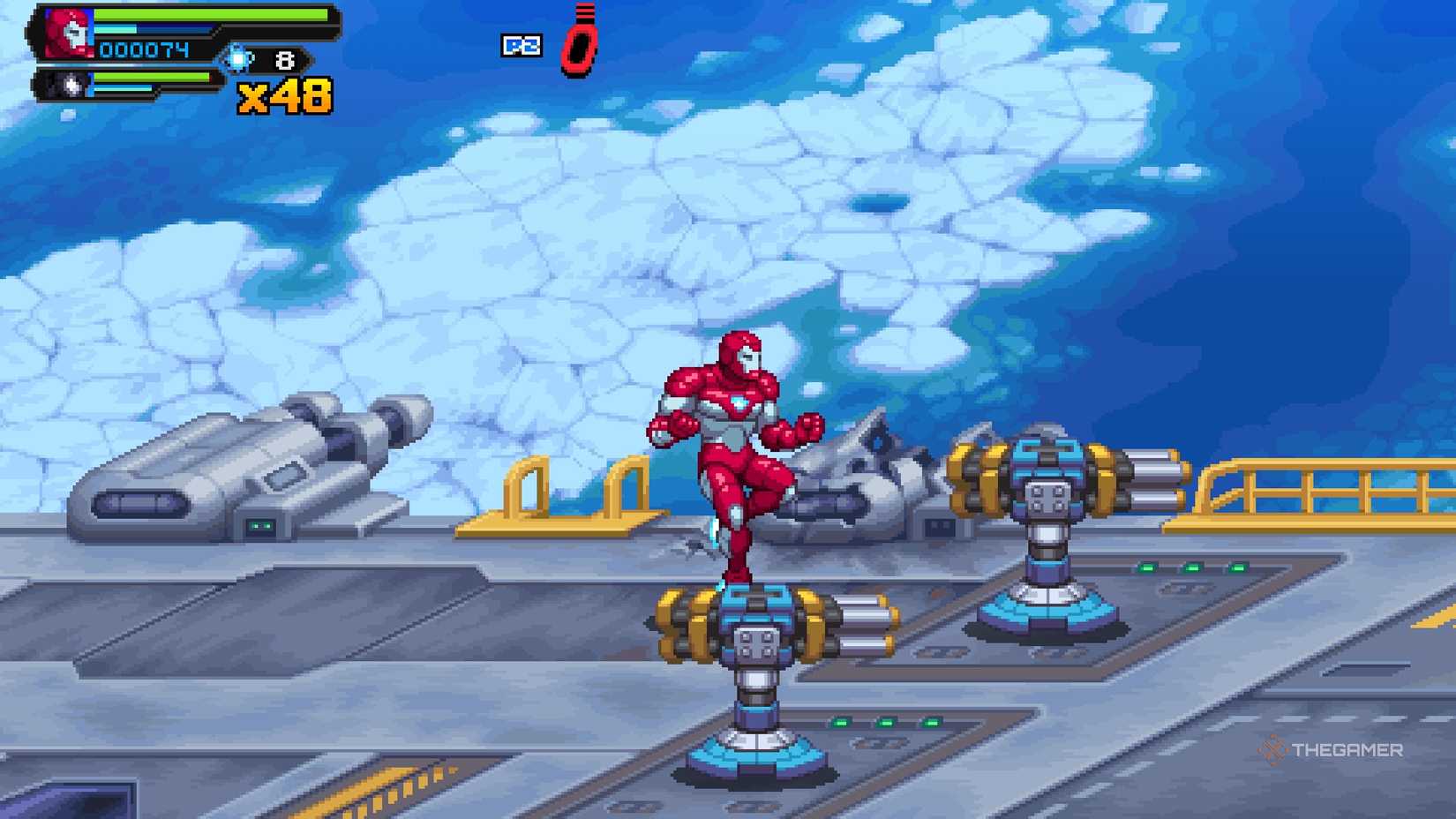Select the P2 indicator label above the item

[x=521, y=46]
